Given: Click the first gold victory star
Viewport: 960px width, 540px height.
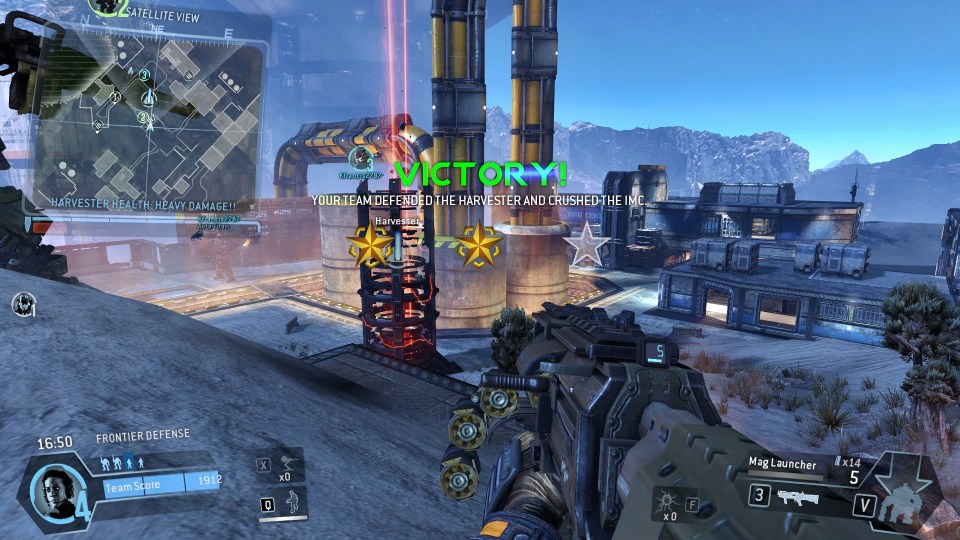Looking at the screenshot, I should pyautogui.click(x=368, y=244).
